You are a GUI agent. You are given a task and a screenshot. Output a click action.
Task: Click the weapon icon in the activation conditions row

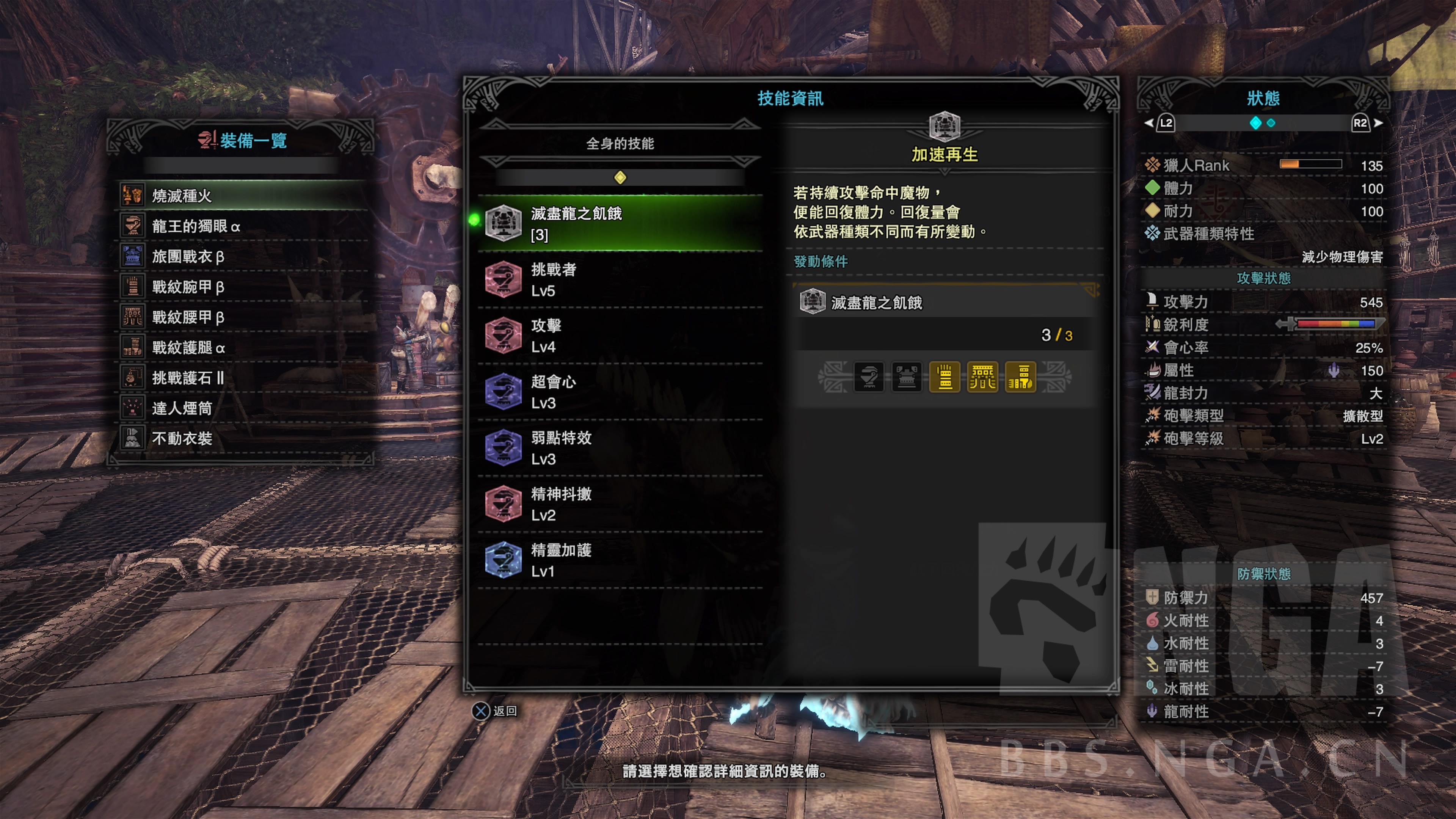pyautogui.click(x=869, y=378)
